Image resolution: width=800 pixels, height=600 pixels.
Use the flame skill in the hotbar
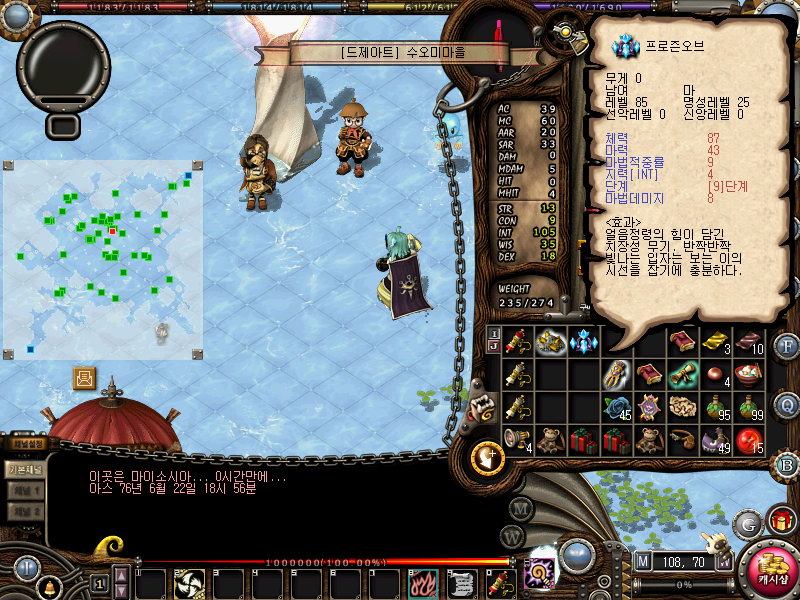423,583
